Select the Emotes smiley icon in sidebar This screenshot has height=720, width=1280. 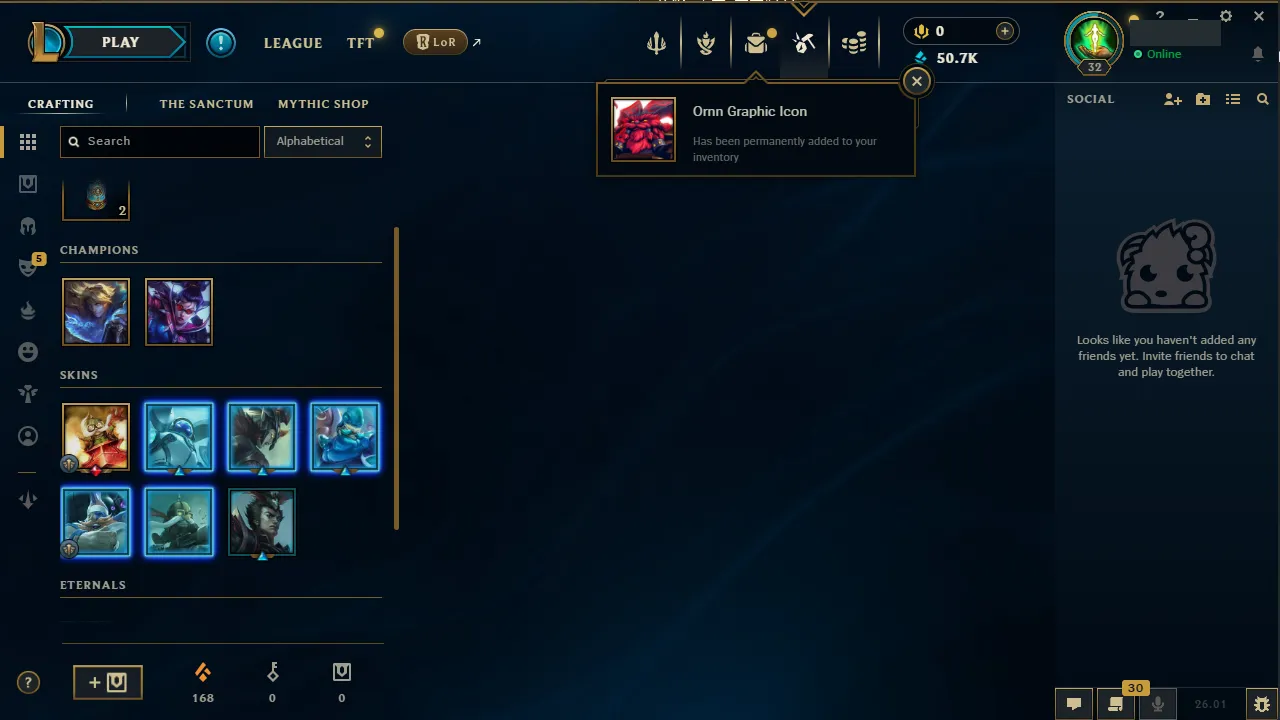[x=28, y=351]
